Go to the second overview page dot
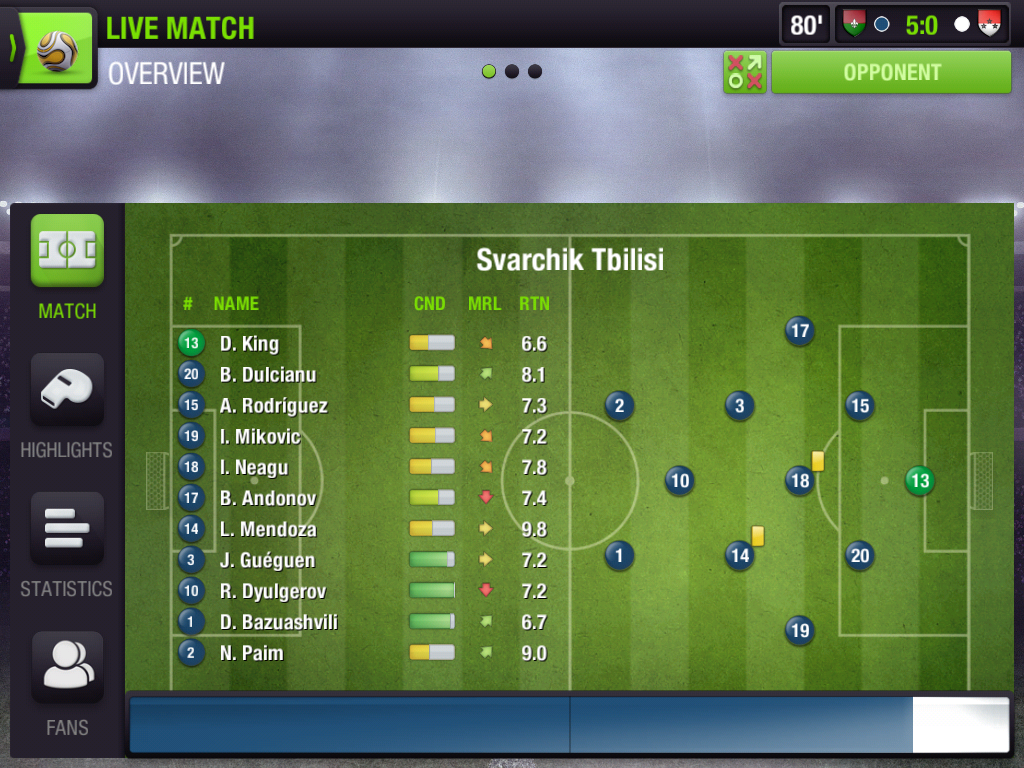Viewport: 1024px width, 768px height. [x=512, y=72]
